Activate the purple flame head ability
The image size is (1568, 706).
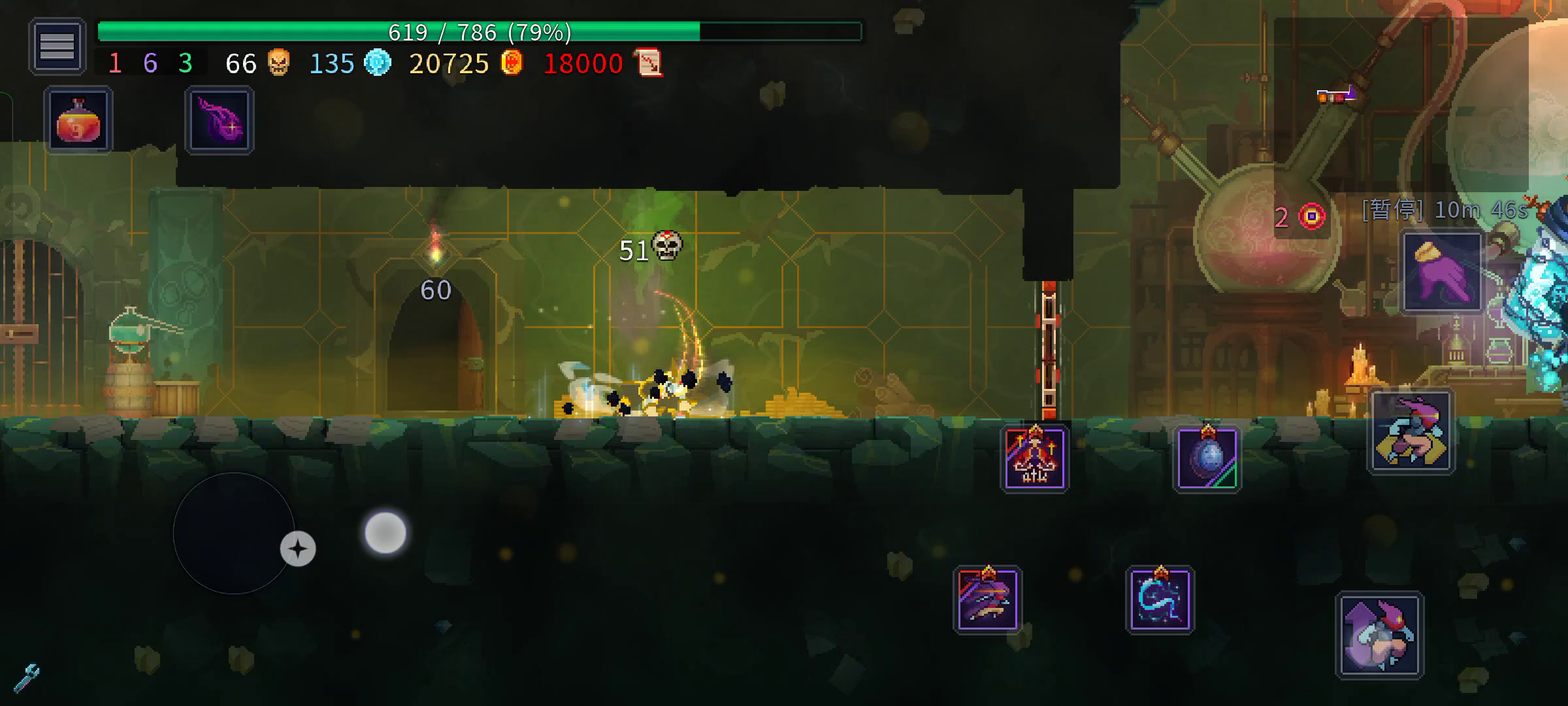pyautogui.click(x=220, y=121)
